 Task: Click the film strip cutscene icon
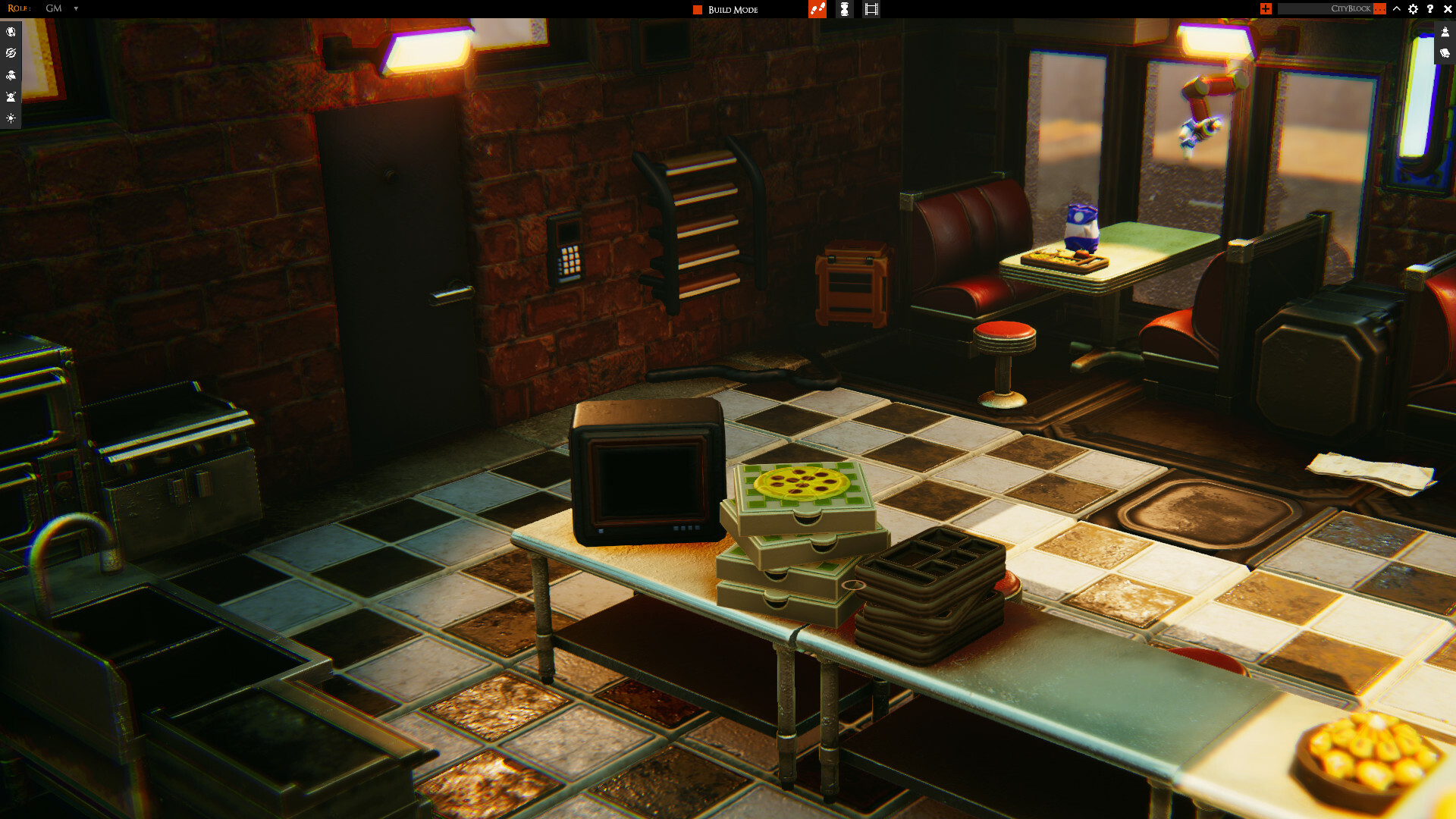click(x=871, y=9)
